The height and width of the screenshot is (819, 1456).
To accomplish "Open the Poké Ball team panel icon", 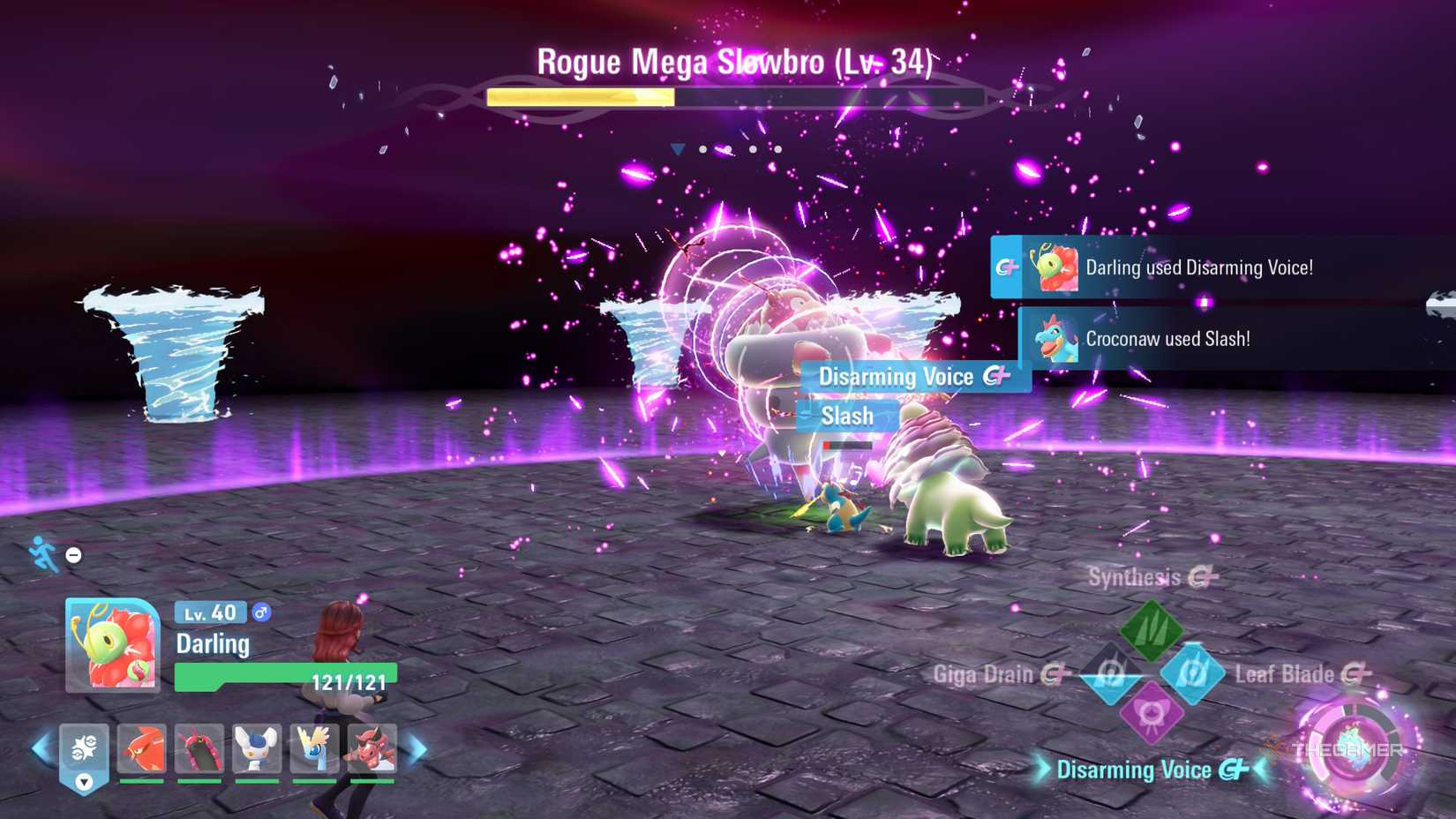I will click(x=84, y=748).
